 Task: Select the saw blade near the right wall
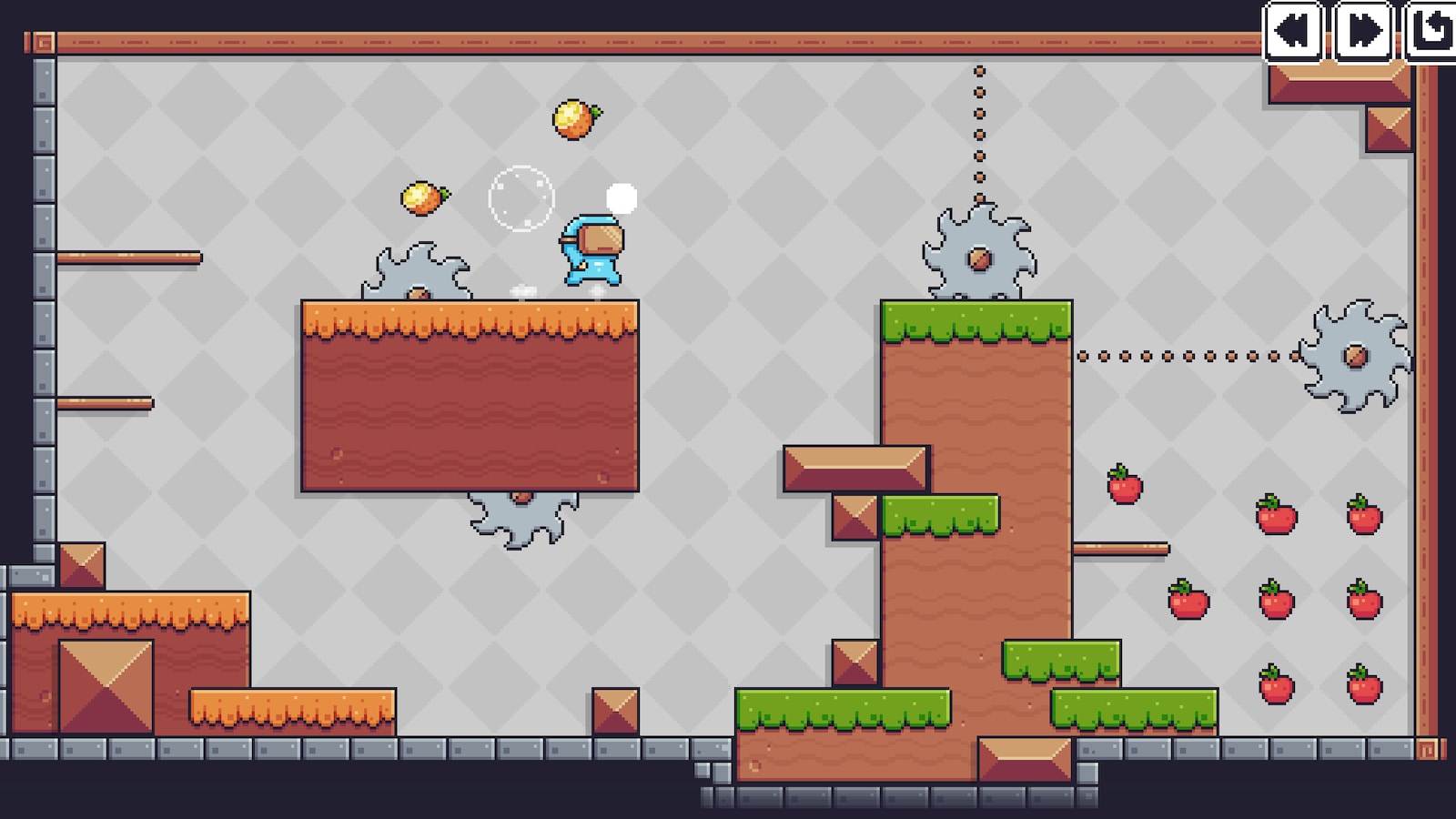click(x=1356, y=355)
